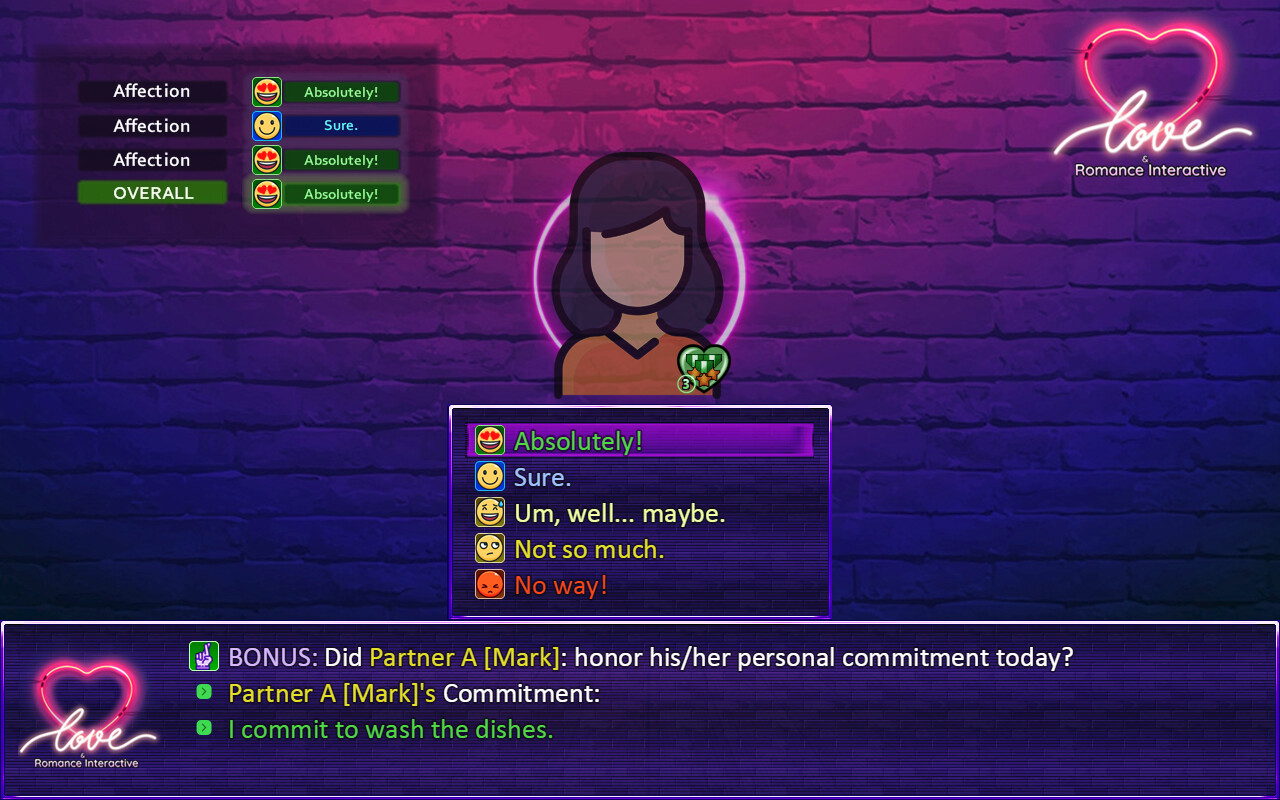Click the Absolutely! button on the third Affection row
The width and height of the screenshot is (1280, 800).
click(340, 159)
